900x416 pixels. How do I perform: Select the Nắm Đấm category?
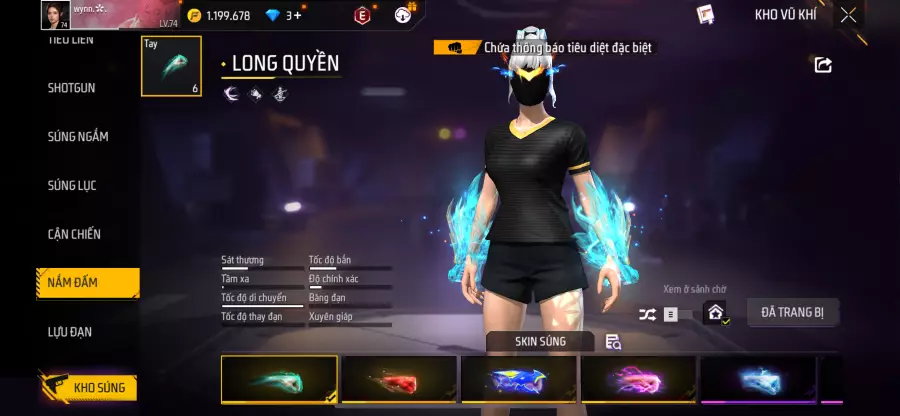[73, 283]
